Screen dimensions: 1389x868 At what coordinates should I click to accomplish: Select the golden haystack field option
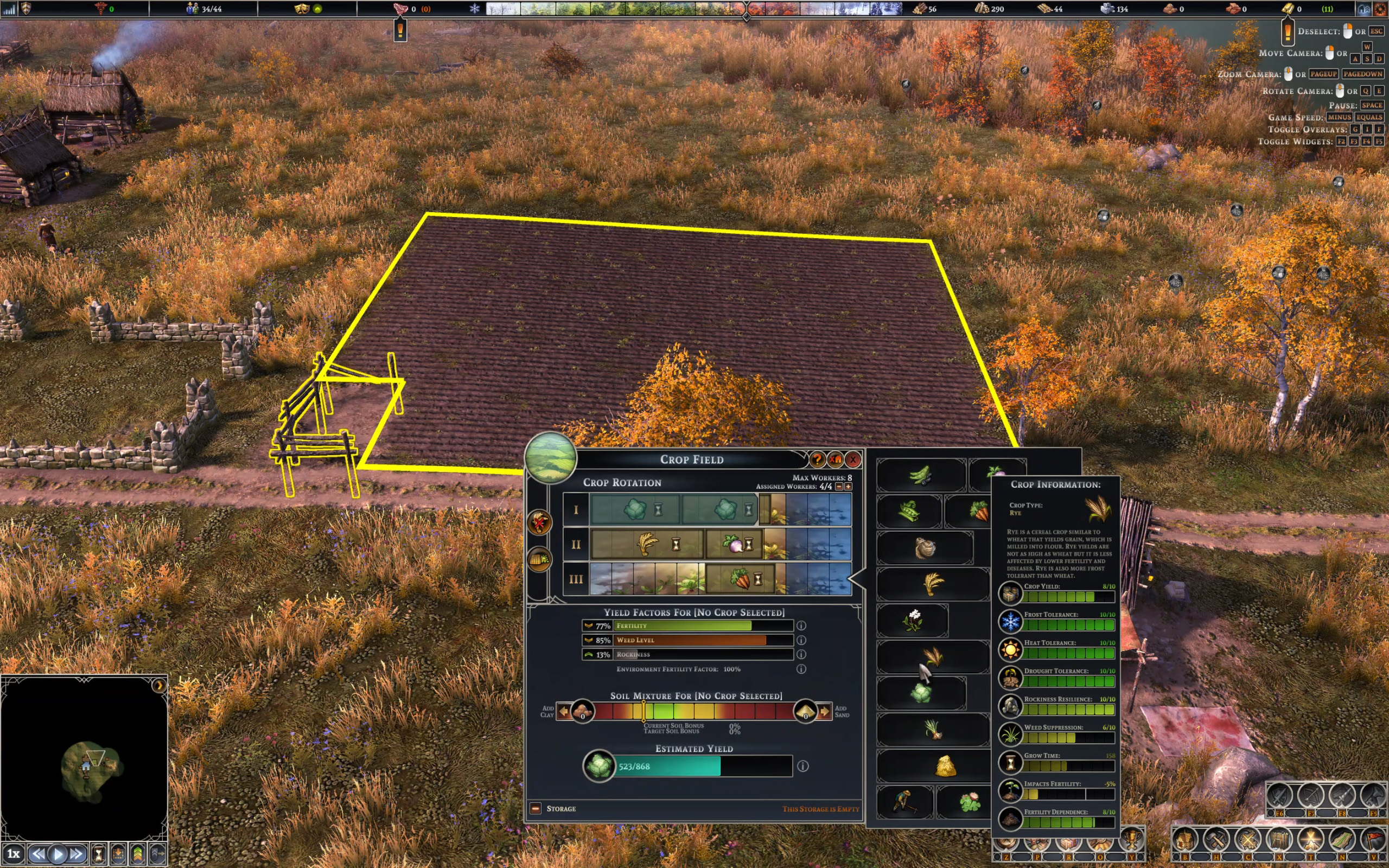(945, 766)
